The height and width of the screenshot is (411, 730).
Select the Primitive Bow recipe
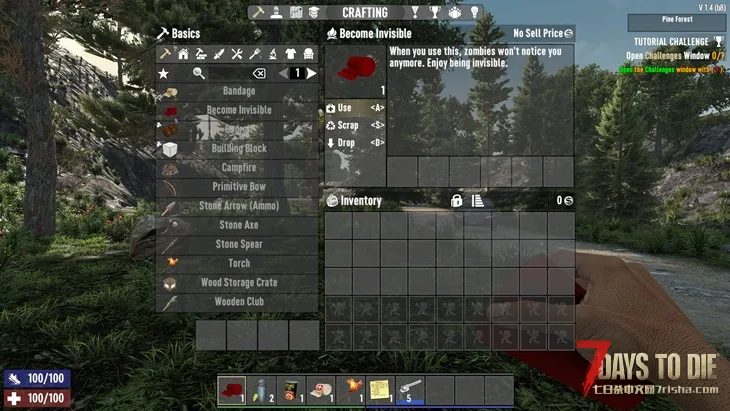coord(238,187)
